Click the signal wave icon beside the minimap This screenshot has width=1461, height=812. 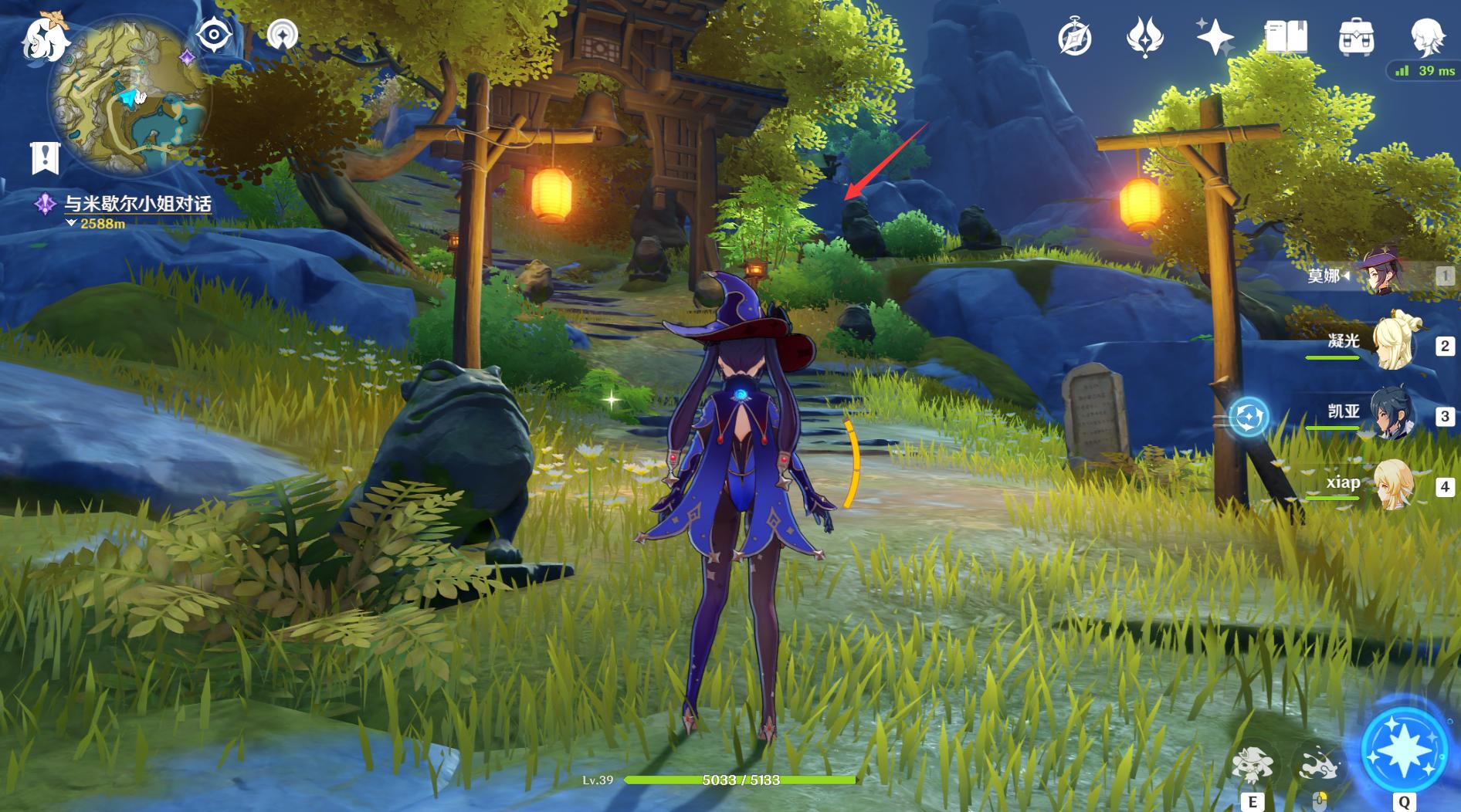point(283,35)
